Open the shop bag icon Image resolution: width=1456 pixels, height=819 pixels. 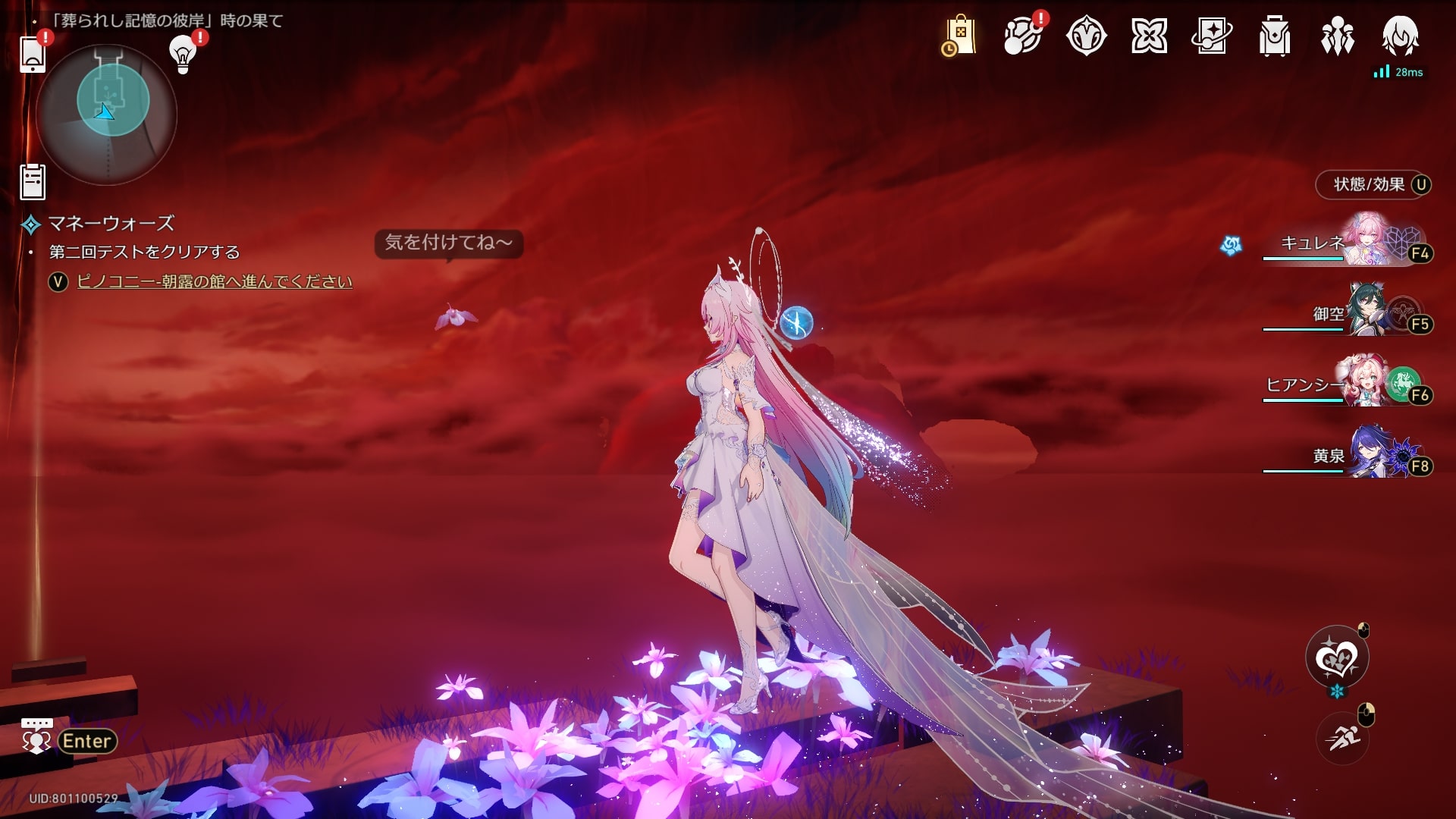click(959, 36)
